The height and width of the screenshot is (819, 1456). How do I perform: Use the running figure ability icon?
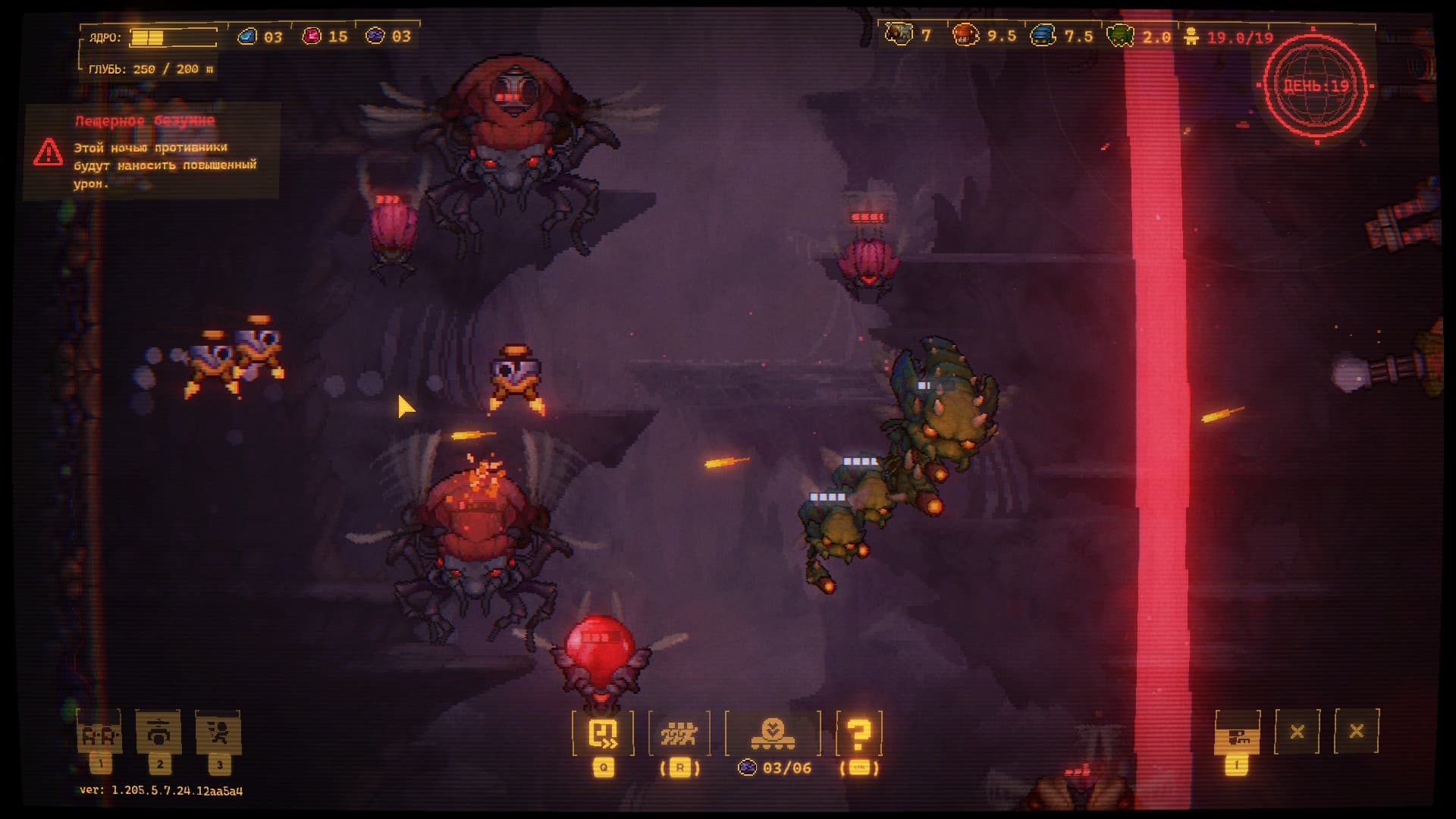point(218,733)
